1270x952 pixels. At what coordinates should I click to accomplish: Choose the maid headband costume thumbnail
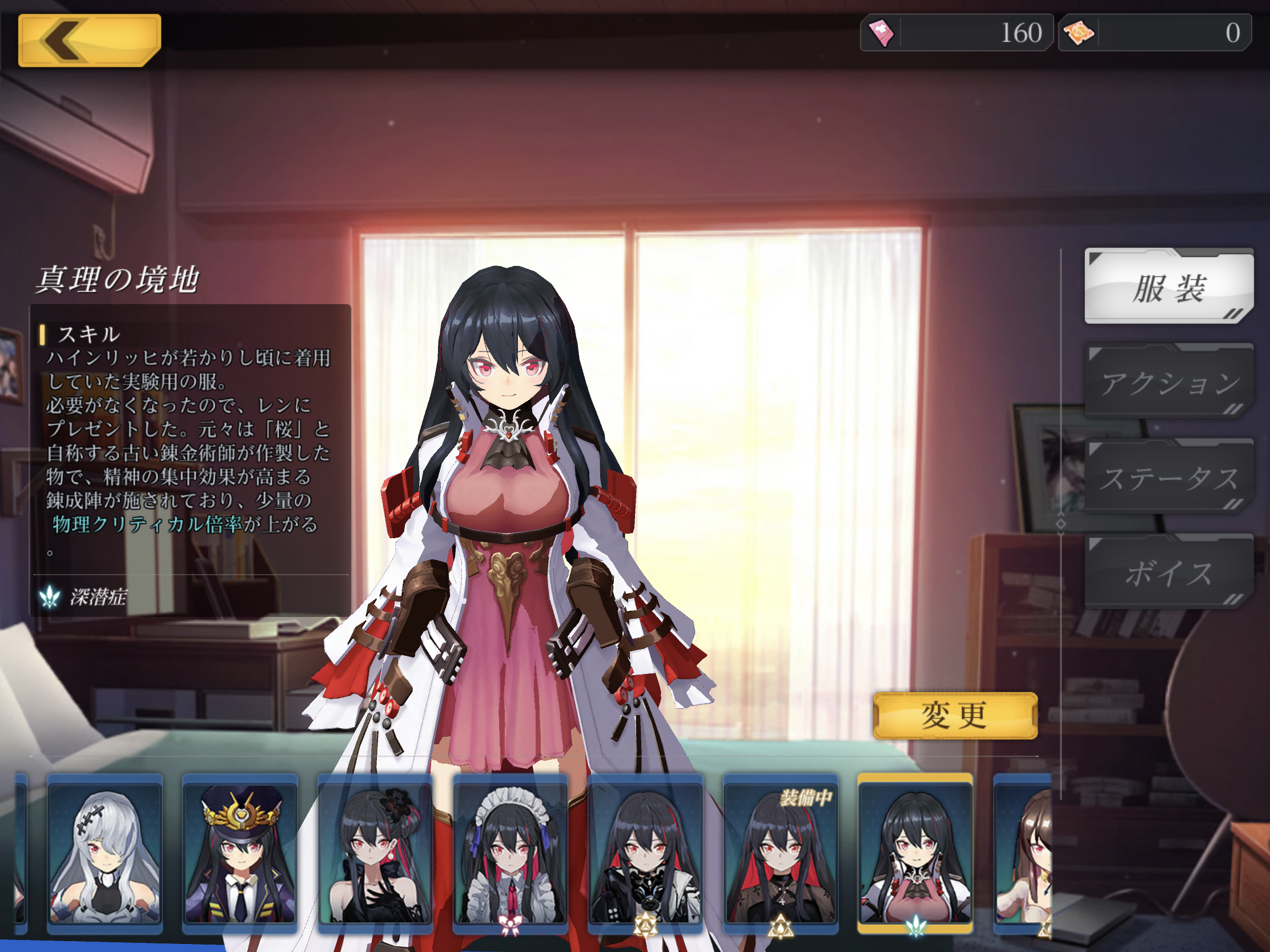point(511,853)
